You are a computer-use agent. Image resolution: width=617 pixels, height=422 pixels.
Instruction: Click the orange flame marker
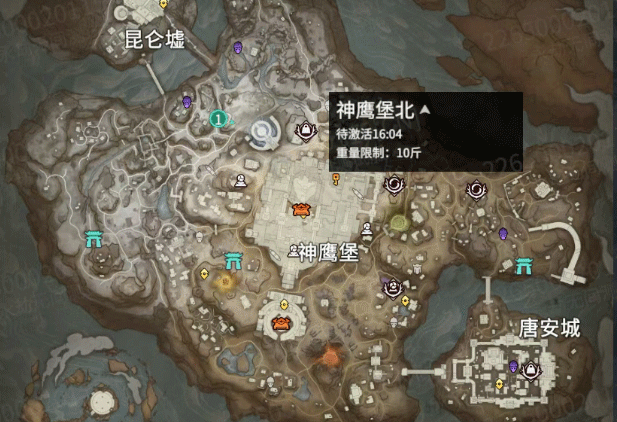[x=327, y=355]
